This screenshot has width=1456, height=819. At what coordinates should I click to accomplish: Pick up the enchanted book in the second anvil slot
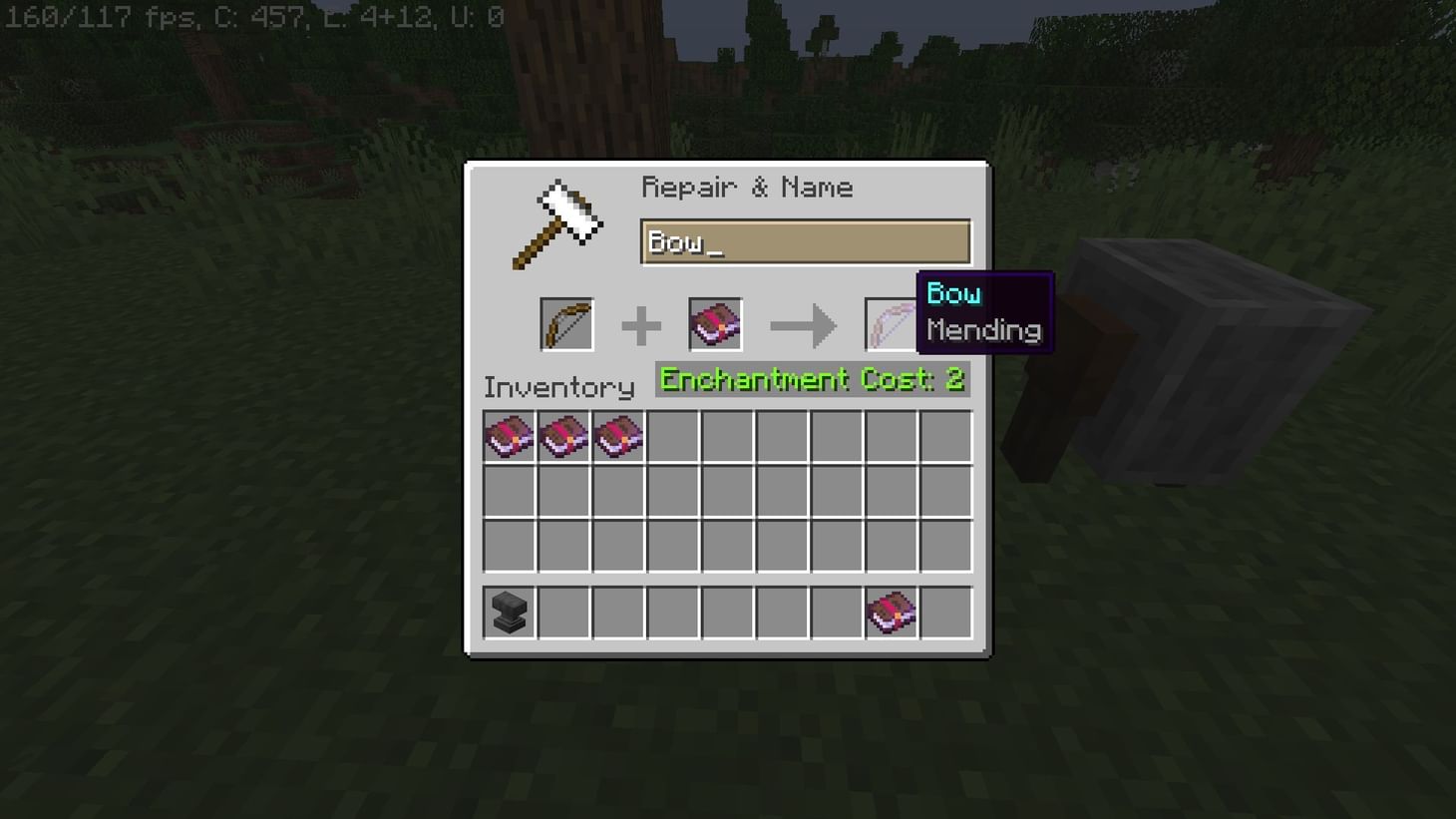714,323
